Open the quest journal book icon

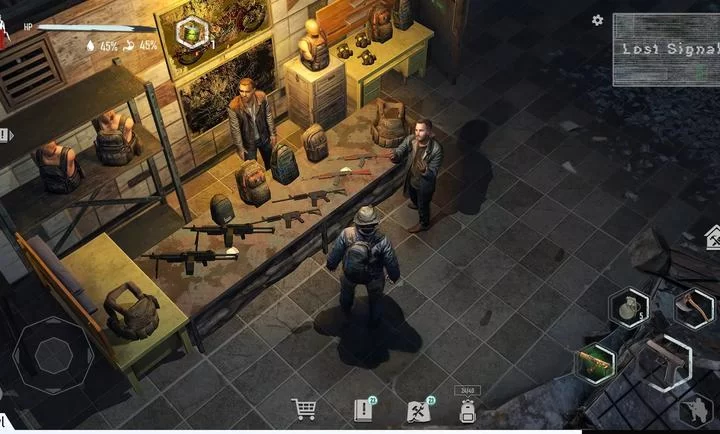coord(363,409)
